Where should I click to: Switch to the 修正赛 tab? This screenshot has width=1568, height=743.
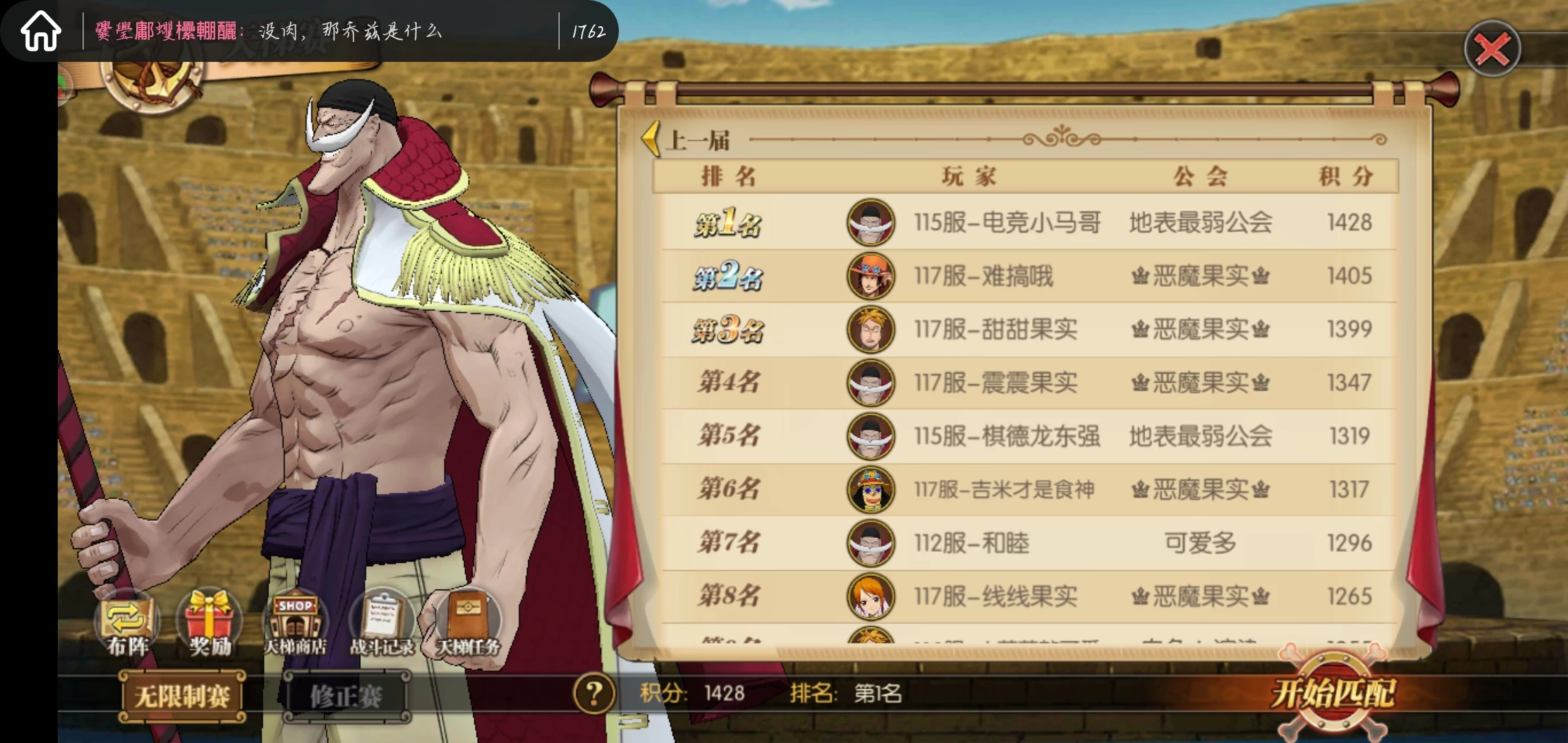(x=346, y=696)
